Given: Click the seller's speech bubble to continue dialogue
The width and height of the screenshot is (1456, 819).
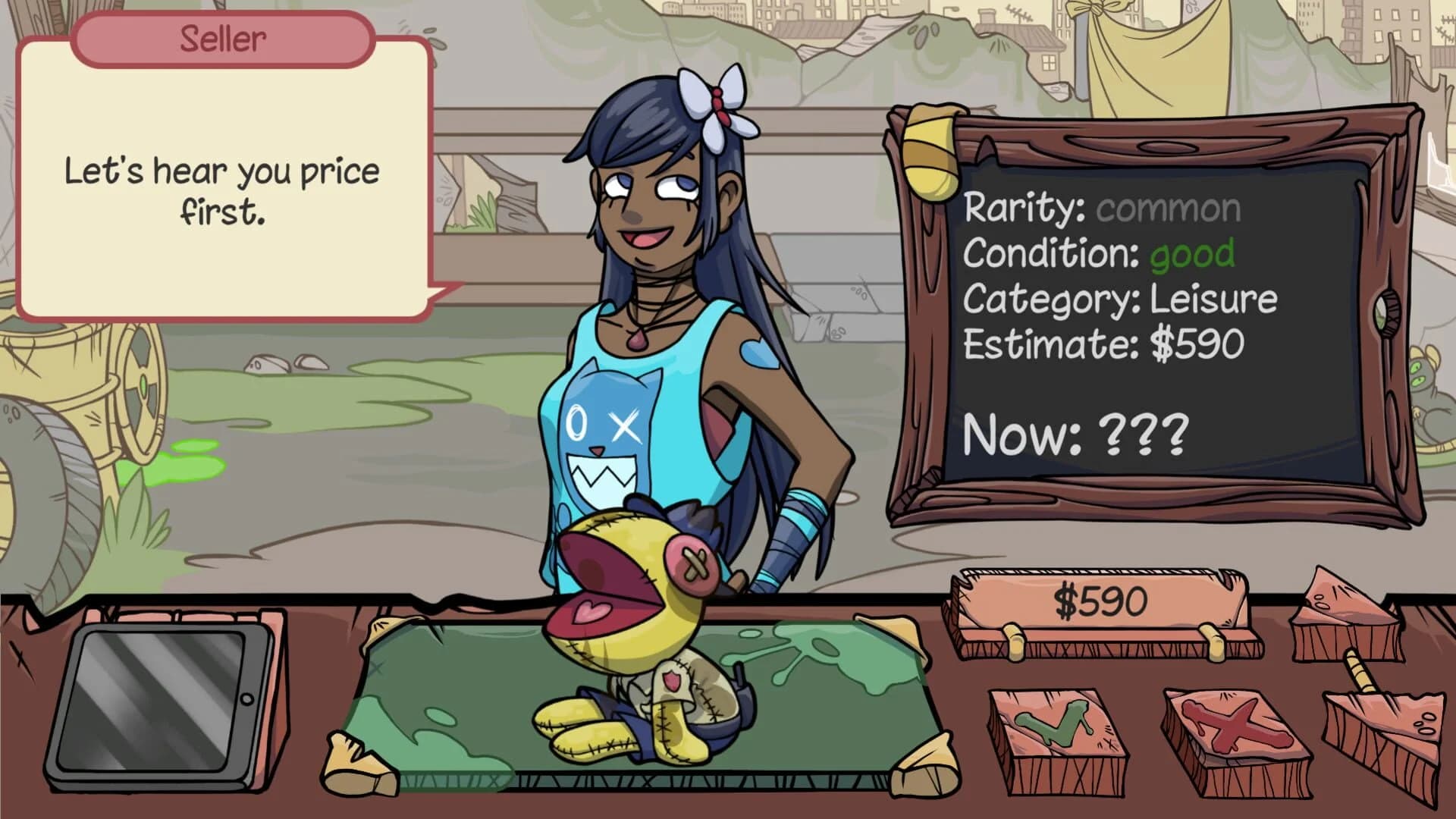Looking at the screenshot, I should click(220, 190).
